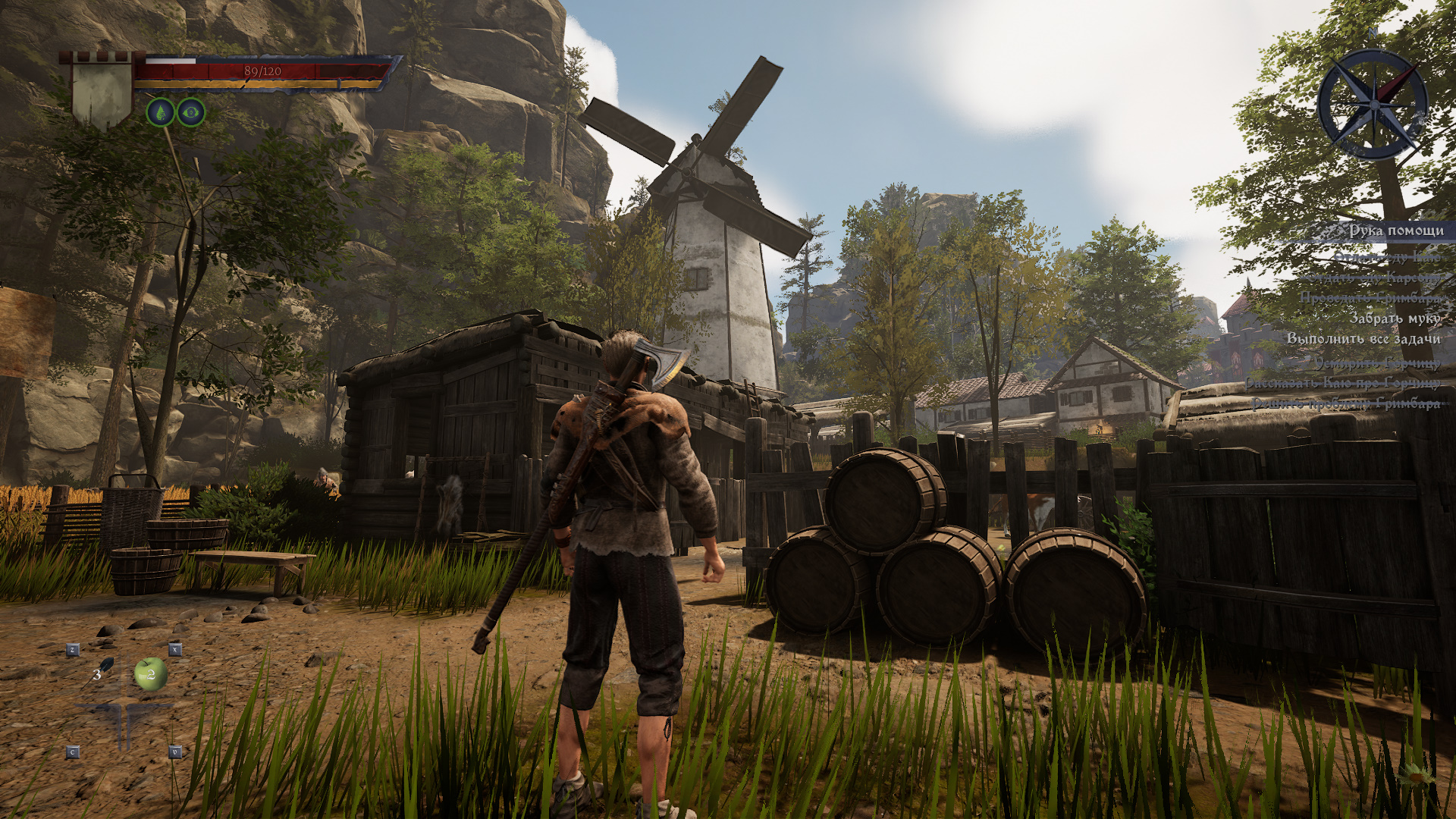Click the banner shield emblem
This screenshot has height=819, width=1456.
102,89
